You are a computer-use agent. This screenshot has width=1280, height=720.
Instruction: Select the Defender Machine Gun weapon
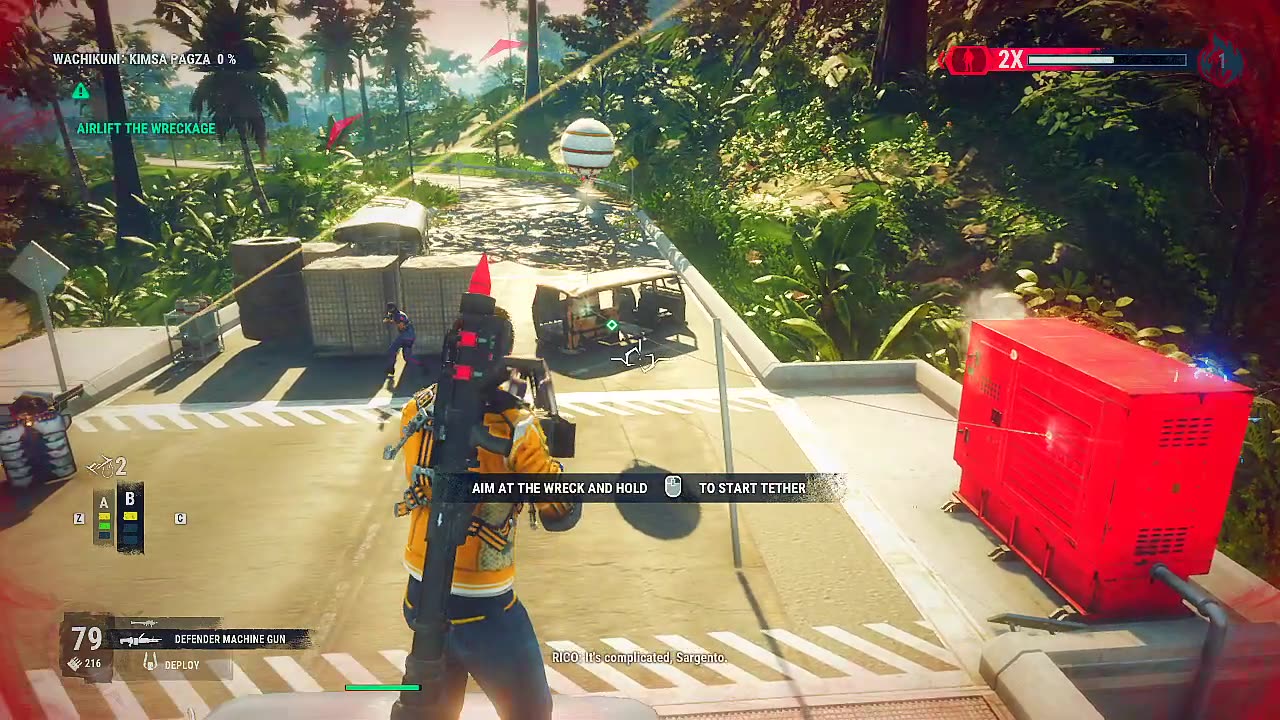229,639
